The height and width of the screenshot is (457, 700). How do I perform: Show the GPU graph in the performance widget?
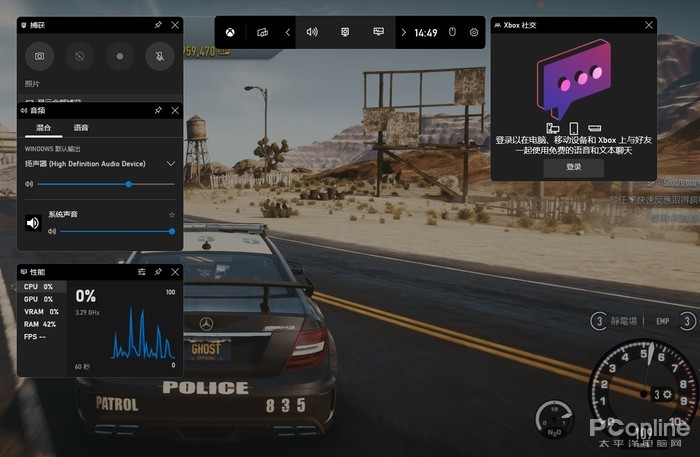38,299
